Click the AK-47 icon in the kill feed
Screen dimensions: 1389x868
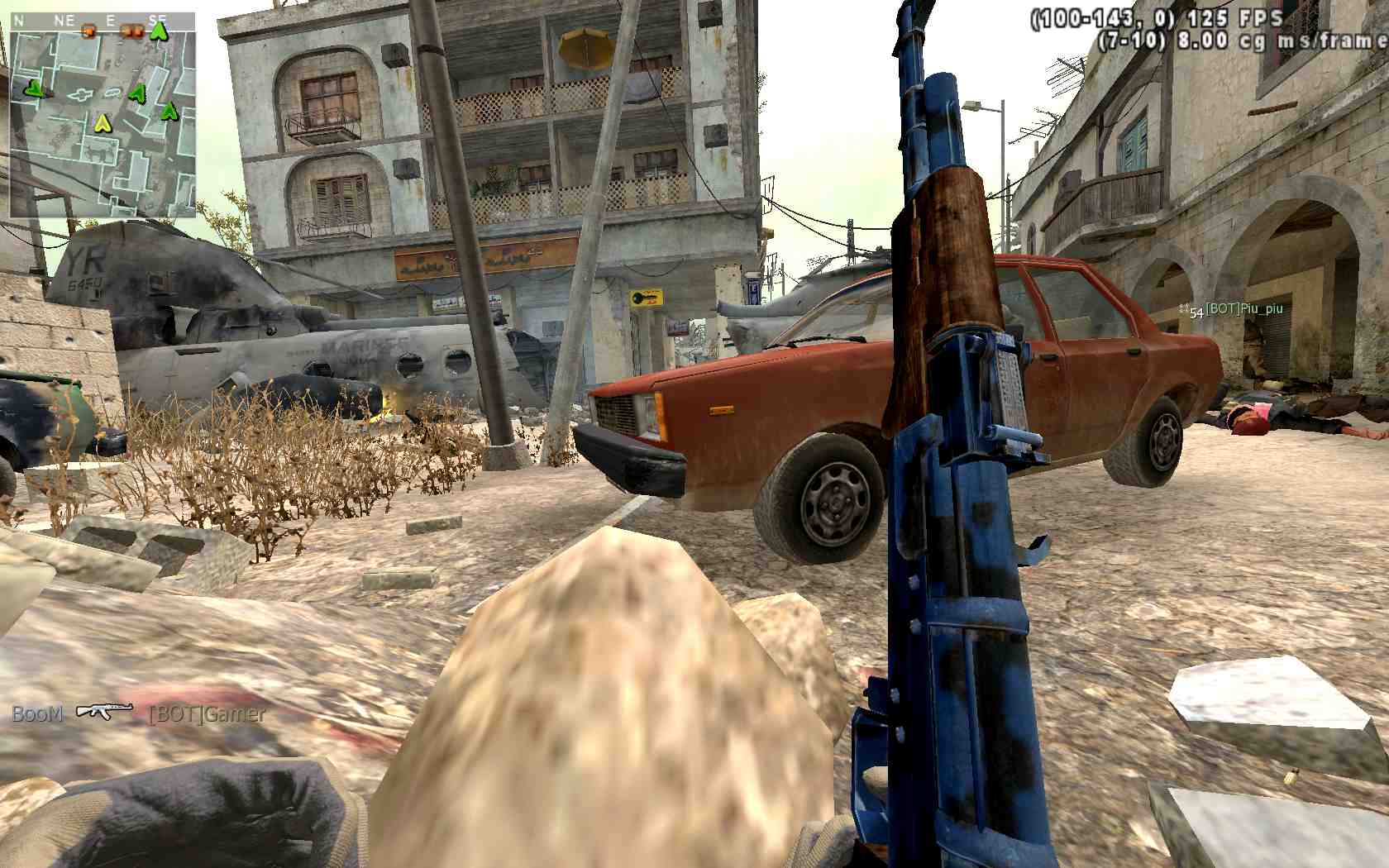[x=104, y=711]
